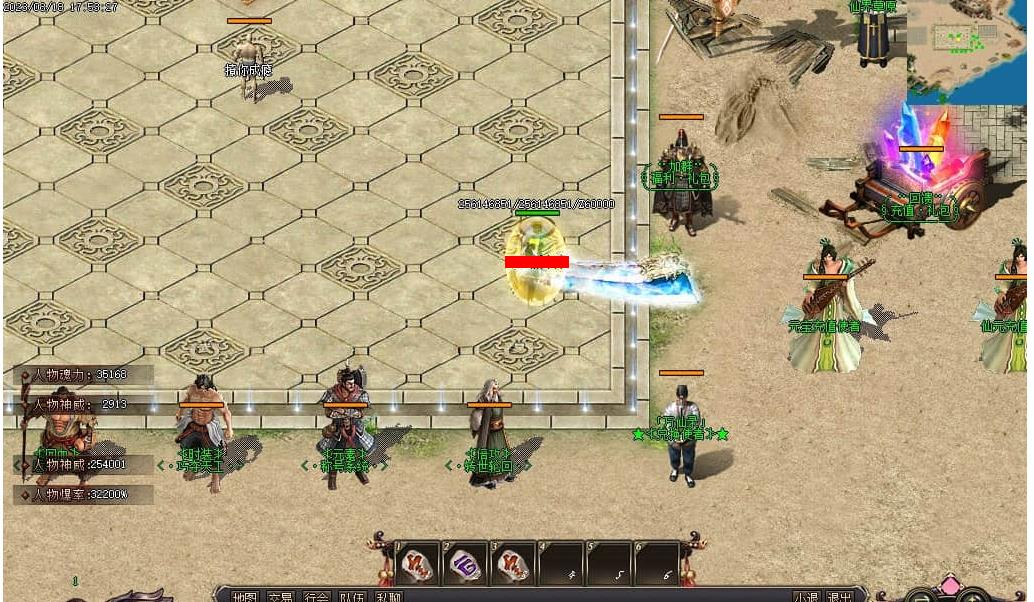Screen dimensions: 1034x602
Task: Open the 地图 map button
Action: 245,597
